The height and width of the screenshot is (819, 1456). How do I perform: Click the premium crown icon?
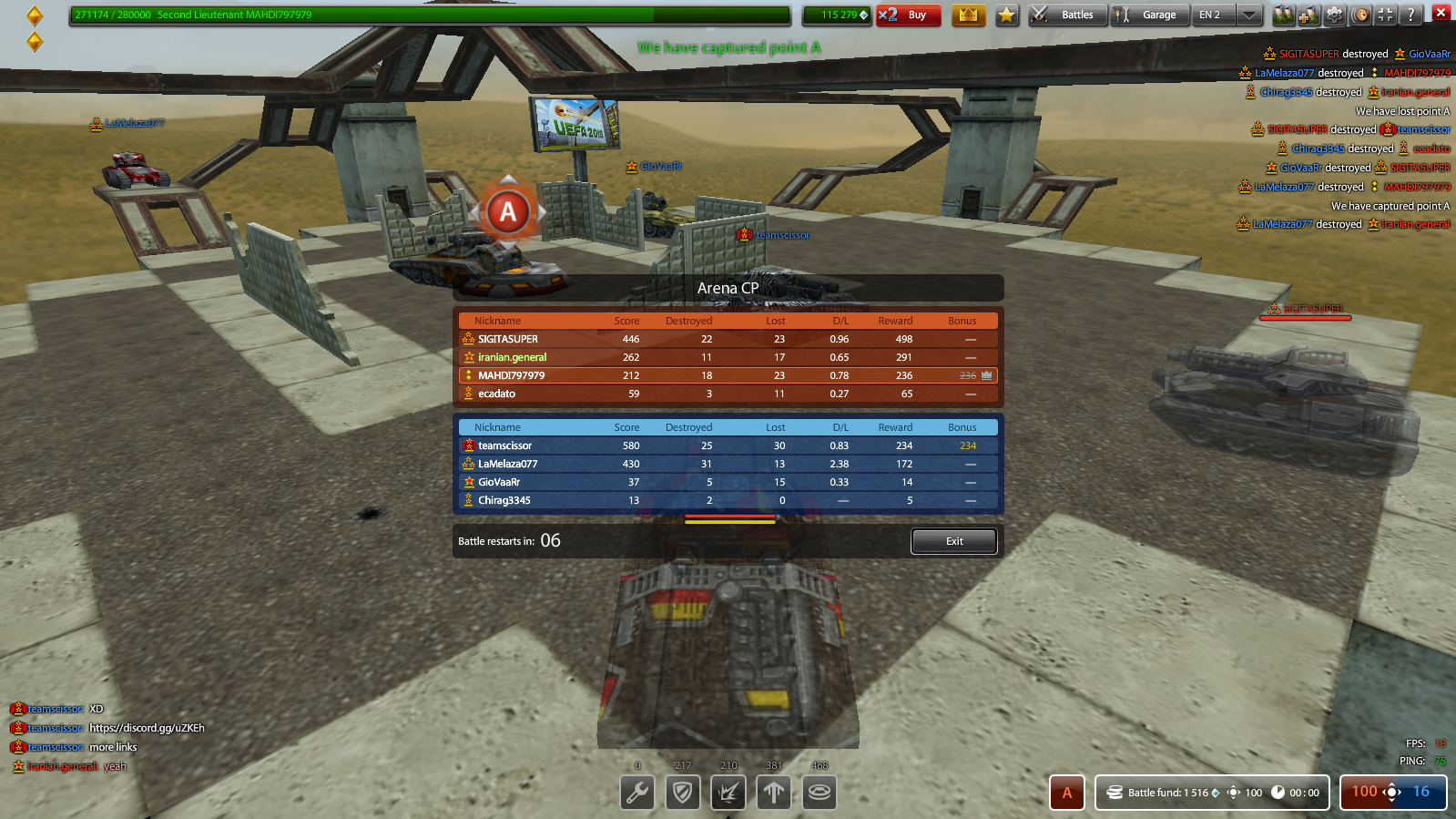968,15
